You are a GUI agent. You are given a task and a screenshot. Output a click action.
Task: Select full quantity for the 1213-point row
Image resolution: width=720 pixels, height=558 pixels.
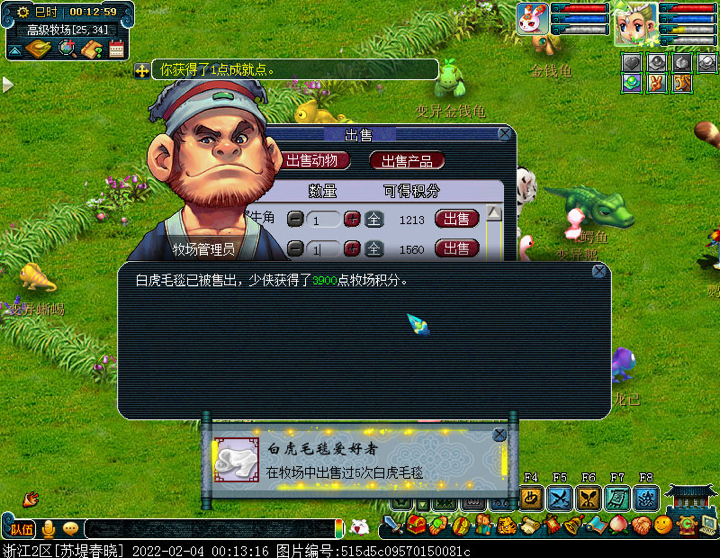[x=373, y=219]
